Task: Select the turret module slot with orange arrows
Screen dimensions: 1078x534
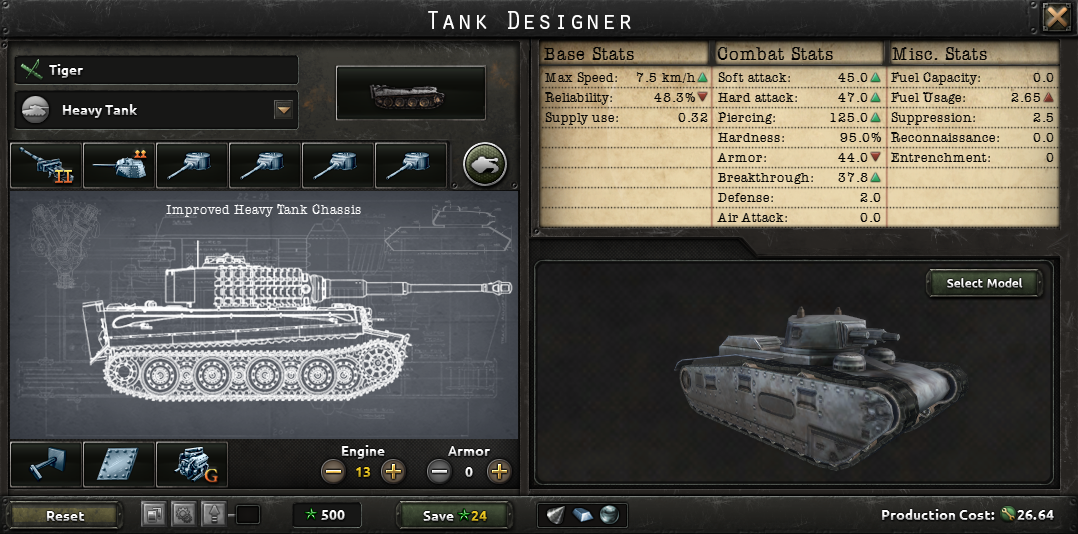Action: point(119,165)
